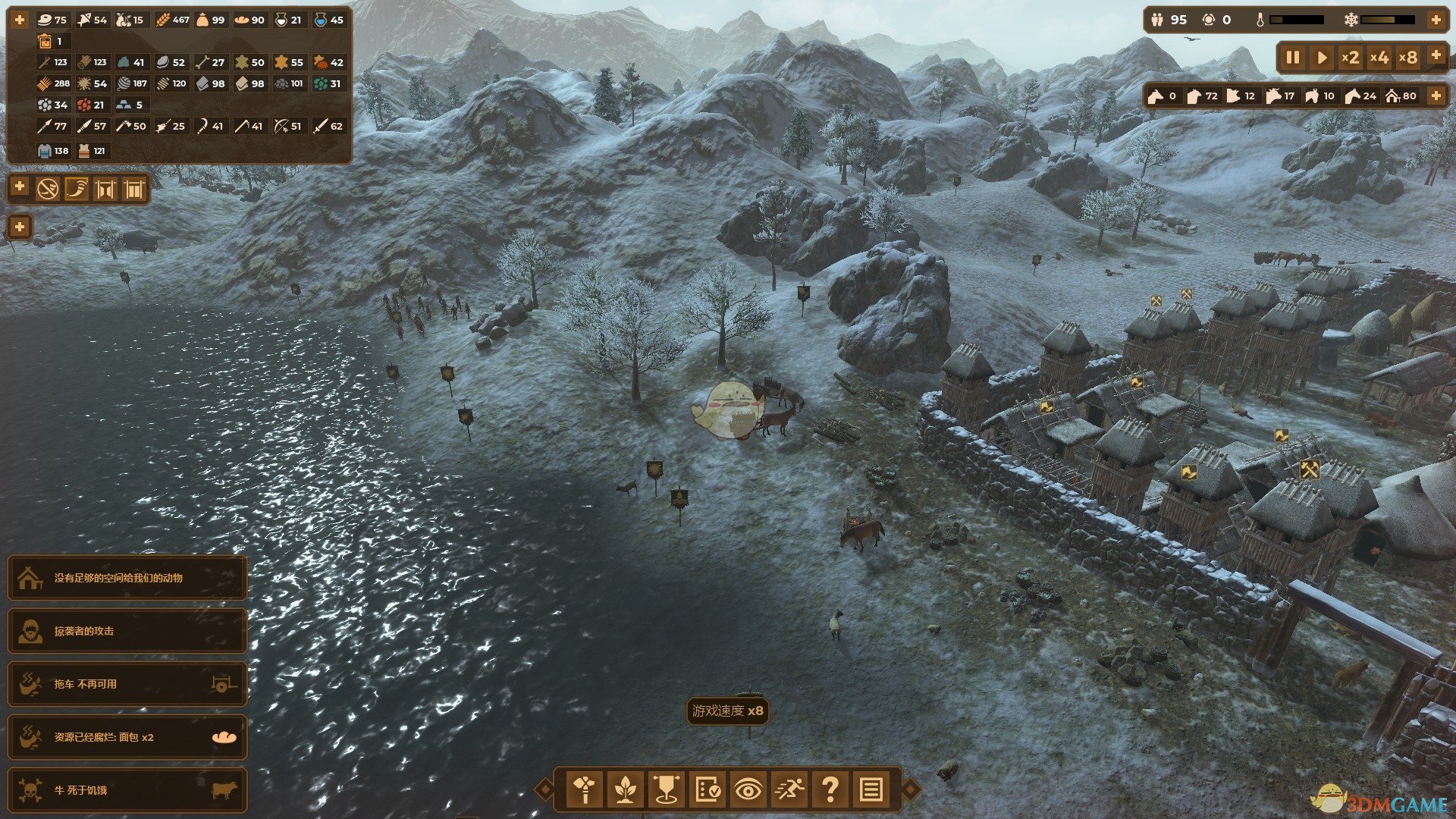Screen dimensions: 1456x819
Task: Select the x8 speed button
Action: pyautogui.click(x=1408, y=58)
